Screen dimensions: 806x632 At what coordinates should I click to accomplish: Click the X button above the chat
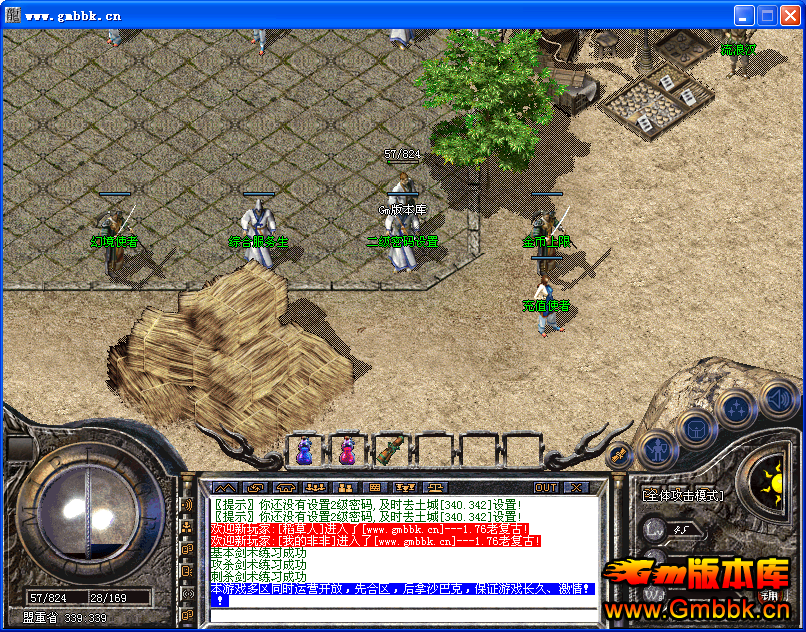click(x=576, y=488)
